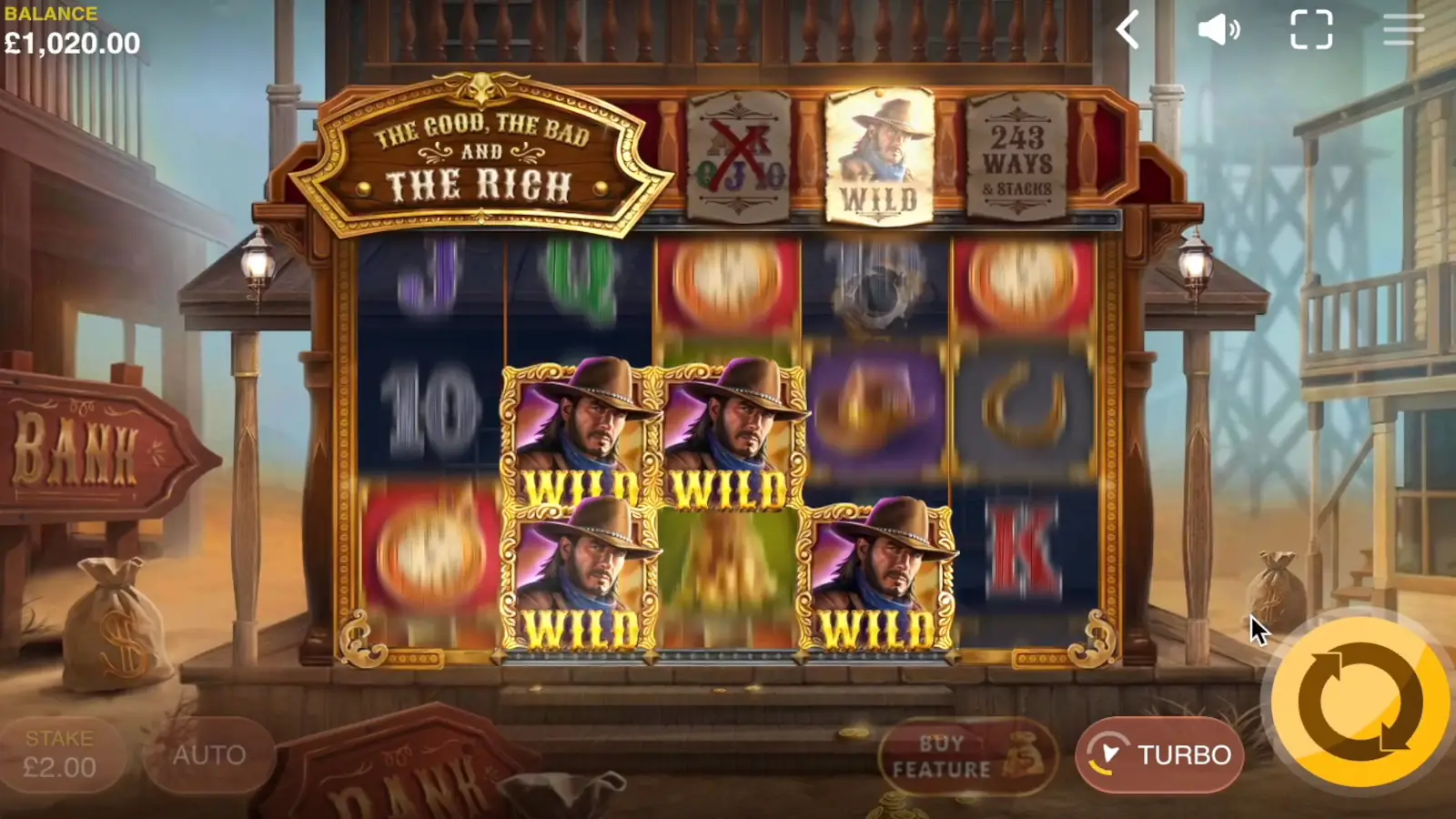Click the fullscreen icon
1456x819 pixels.
coord(1311,31)
